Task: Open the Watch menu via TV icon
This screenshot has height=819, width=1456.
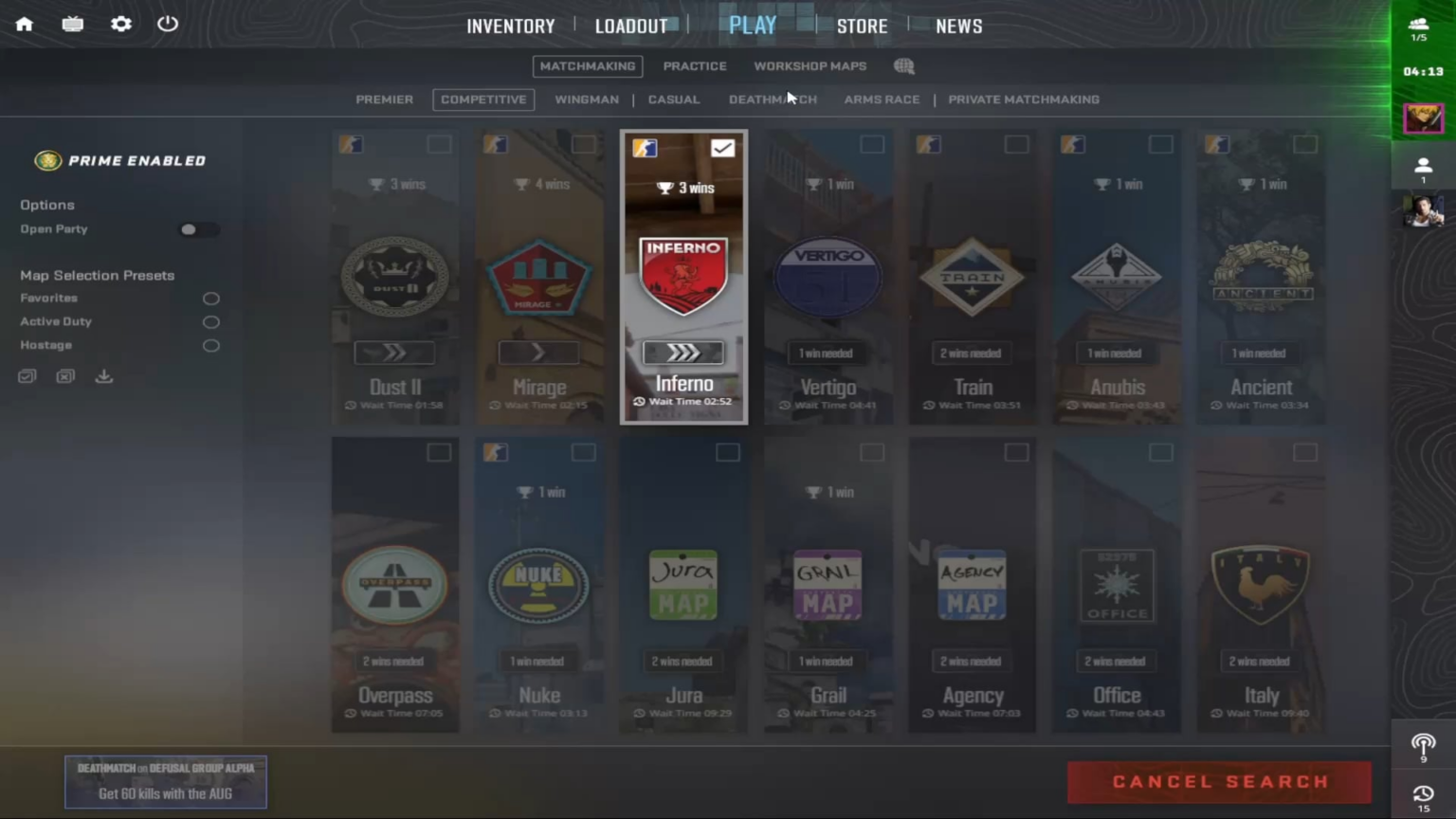Action: tap(72, 24)
